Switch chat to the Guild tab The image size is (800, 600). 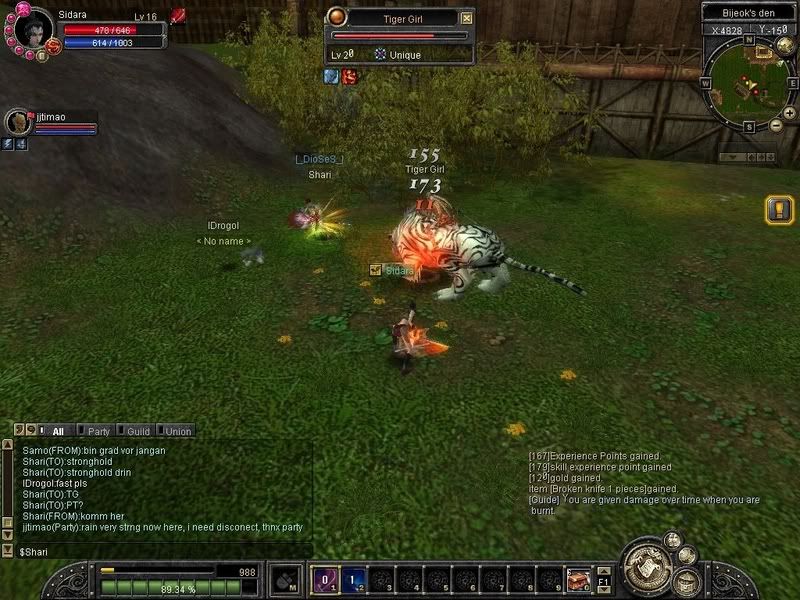point(136,431)
